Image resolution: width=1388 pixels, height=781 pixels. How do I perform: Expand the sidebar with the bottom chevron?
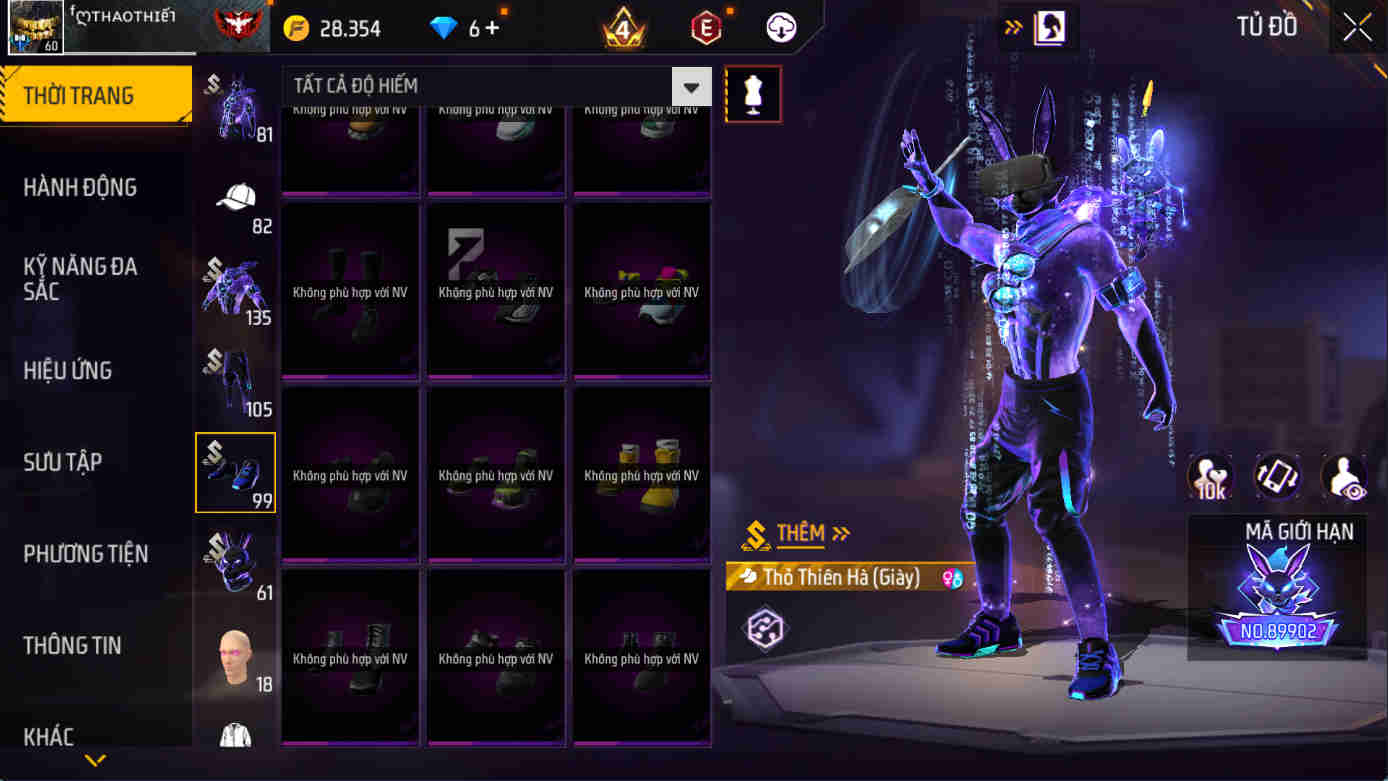point(95,760)
